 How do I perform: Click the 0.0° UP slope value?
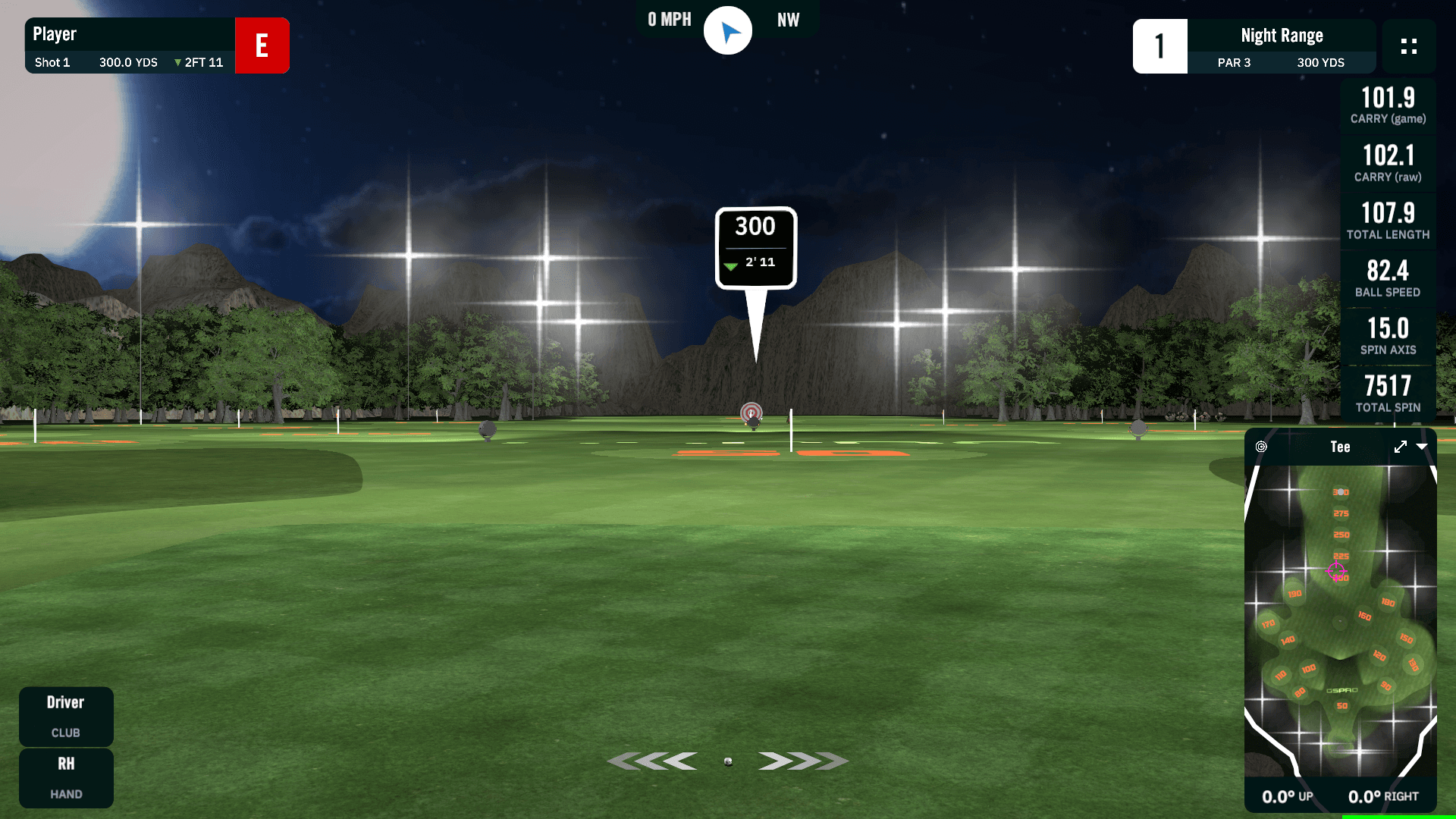coord(1287,796)
